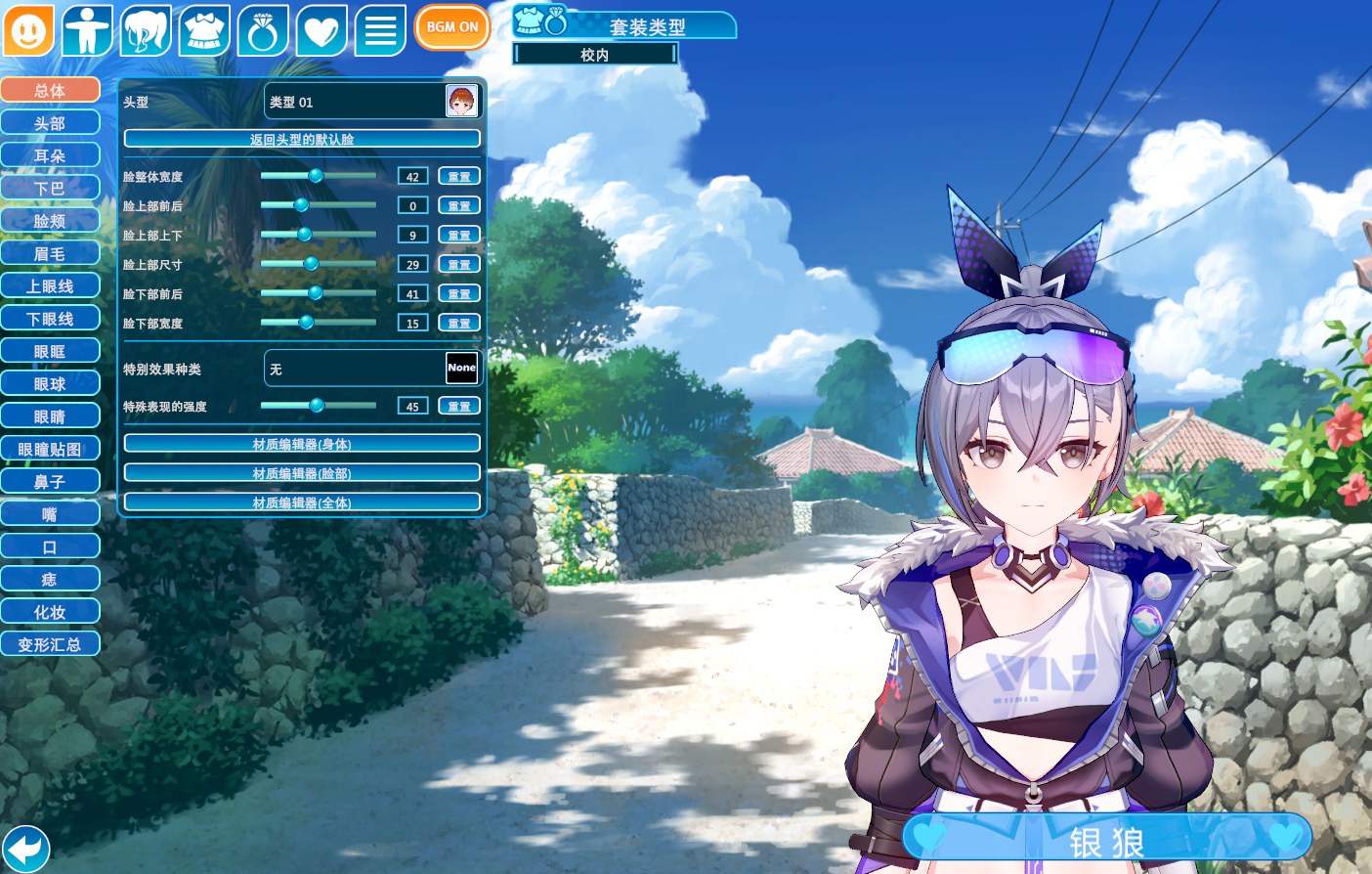Click the back arrow button
Image resolution: width=1372 pixels, height=874 pixels.
point(26,848)
